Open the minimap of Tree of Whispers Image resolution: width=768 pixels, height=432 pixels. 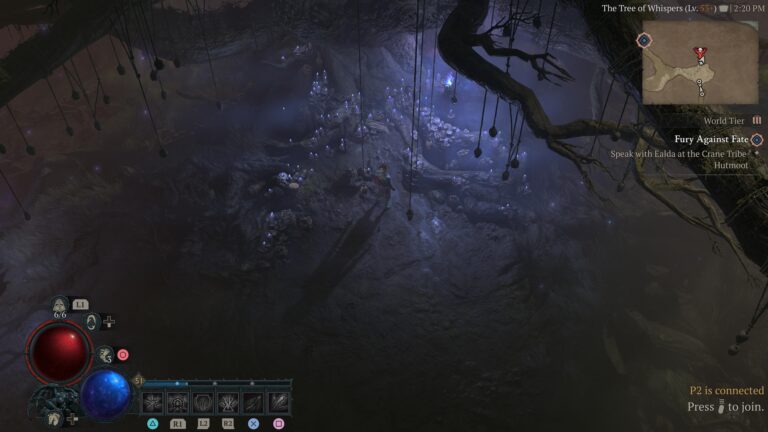700,62
